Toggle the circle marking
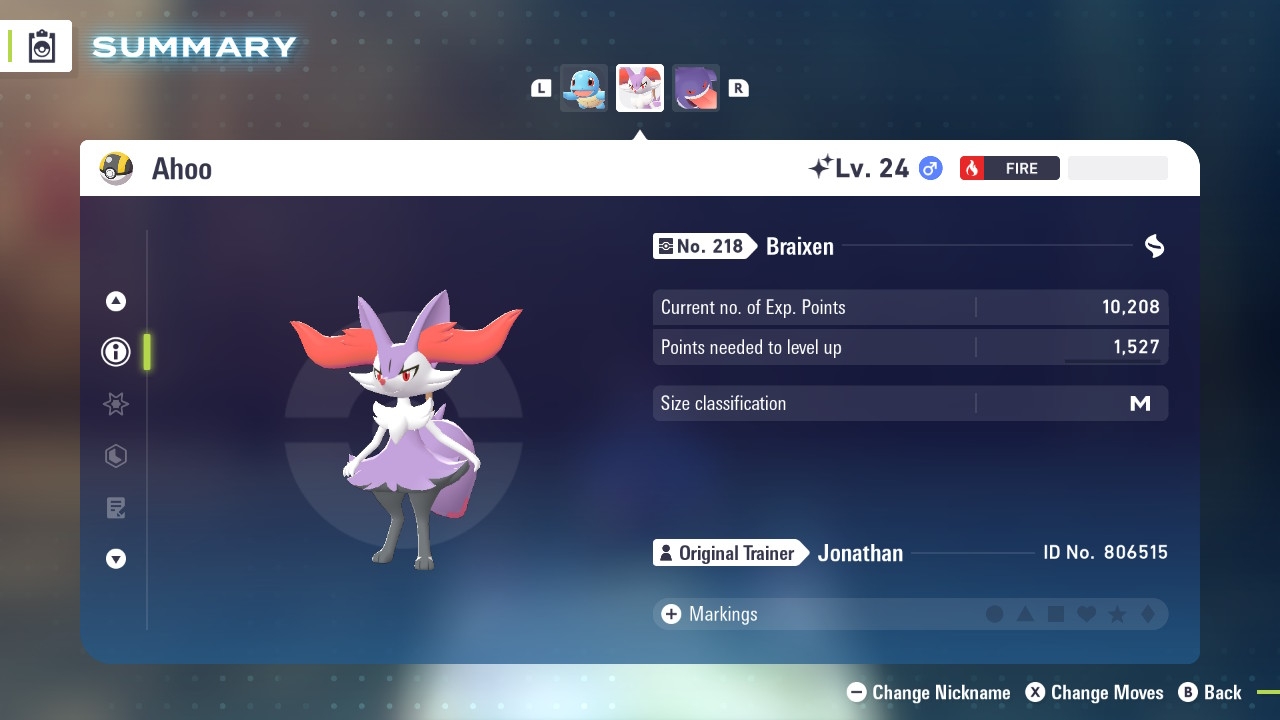The image size is (1280, 720). 995,614
